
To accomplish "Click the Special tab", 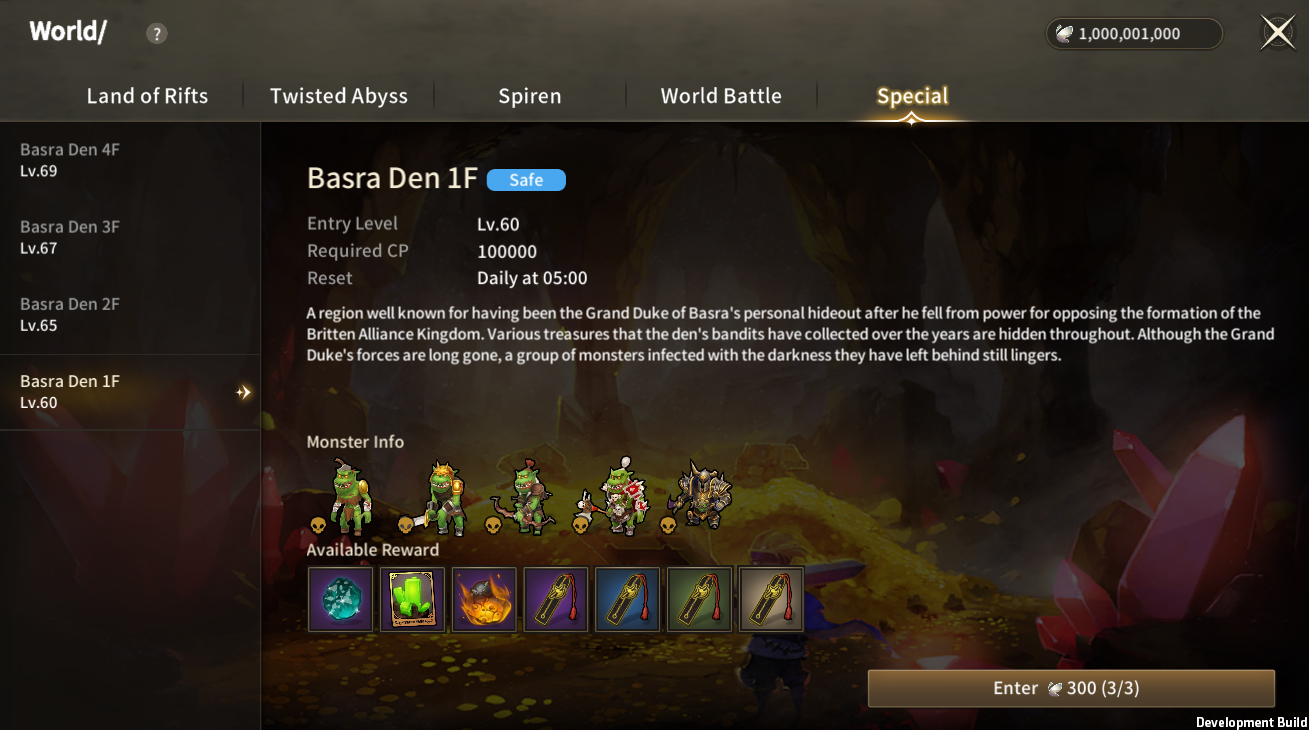I will 912,96.
